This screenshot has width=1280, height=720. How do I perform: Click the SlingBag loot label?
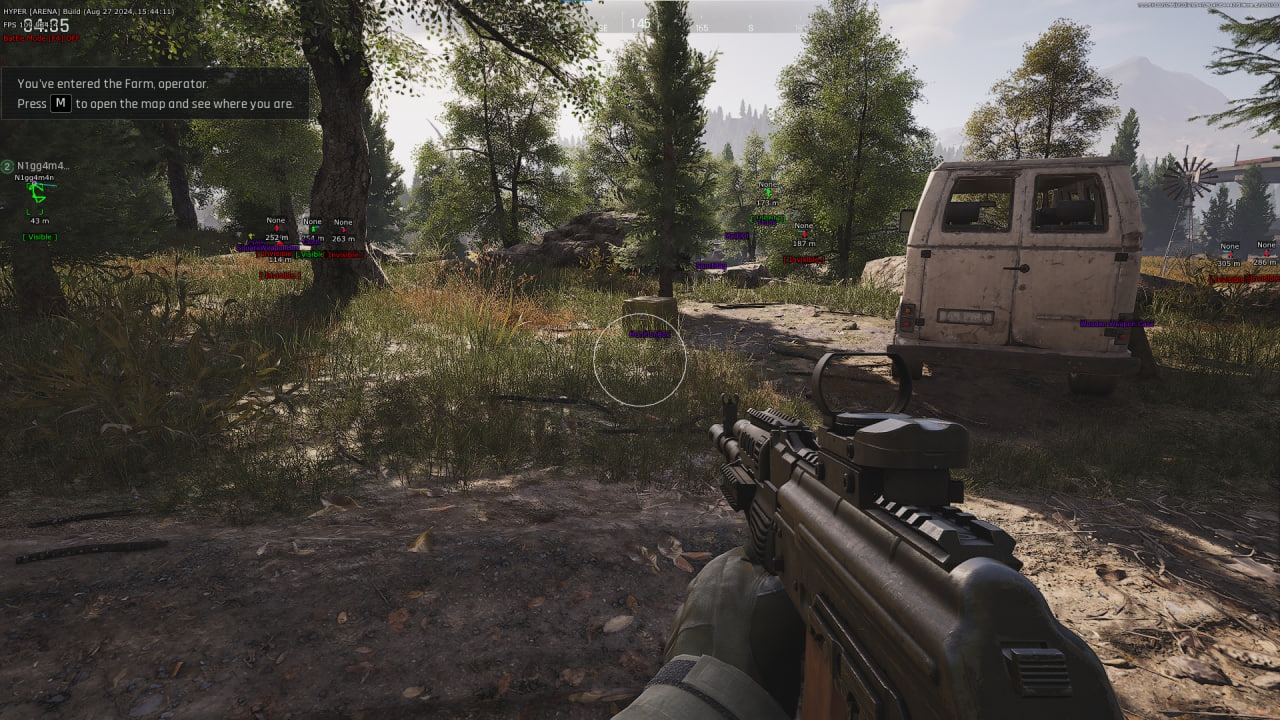point(711,266)
